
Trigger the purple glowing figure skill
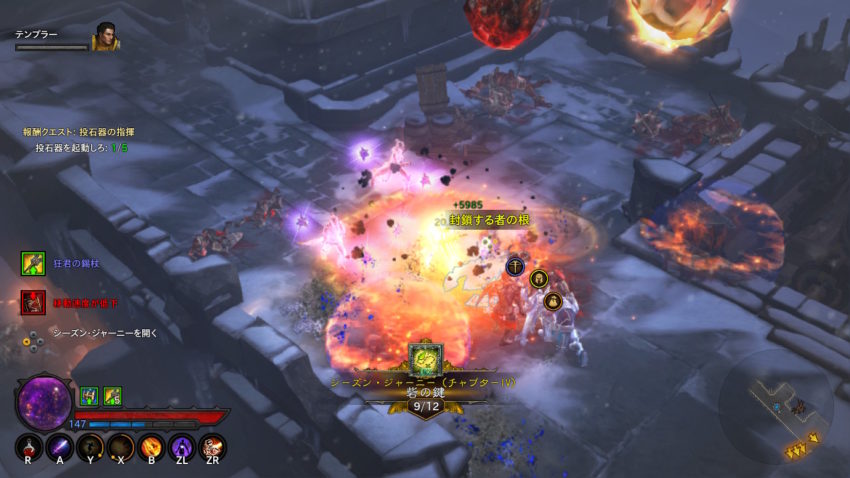pos(181,447)
